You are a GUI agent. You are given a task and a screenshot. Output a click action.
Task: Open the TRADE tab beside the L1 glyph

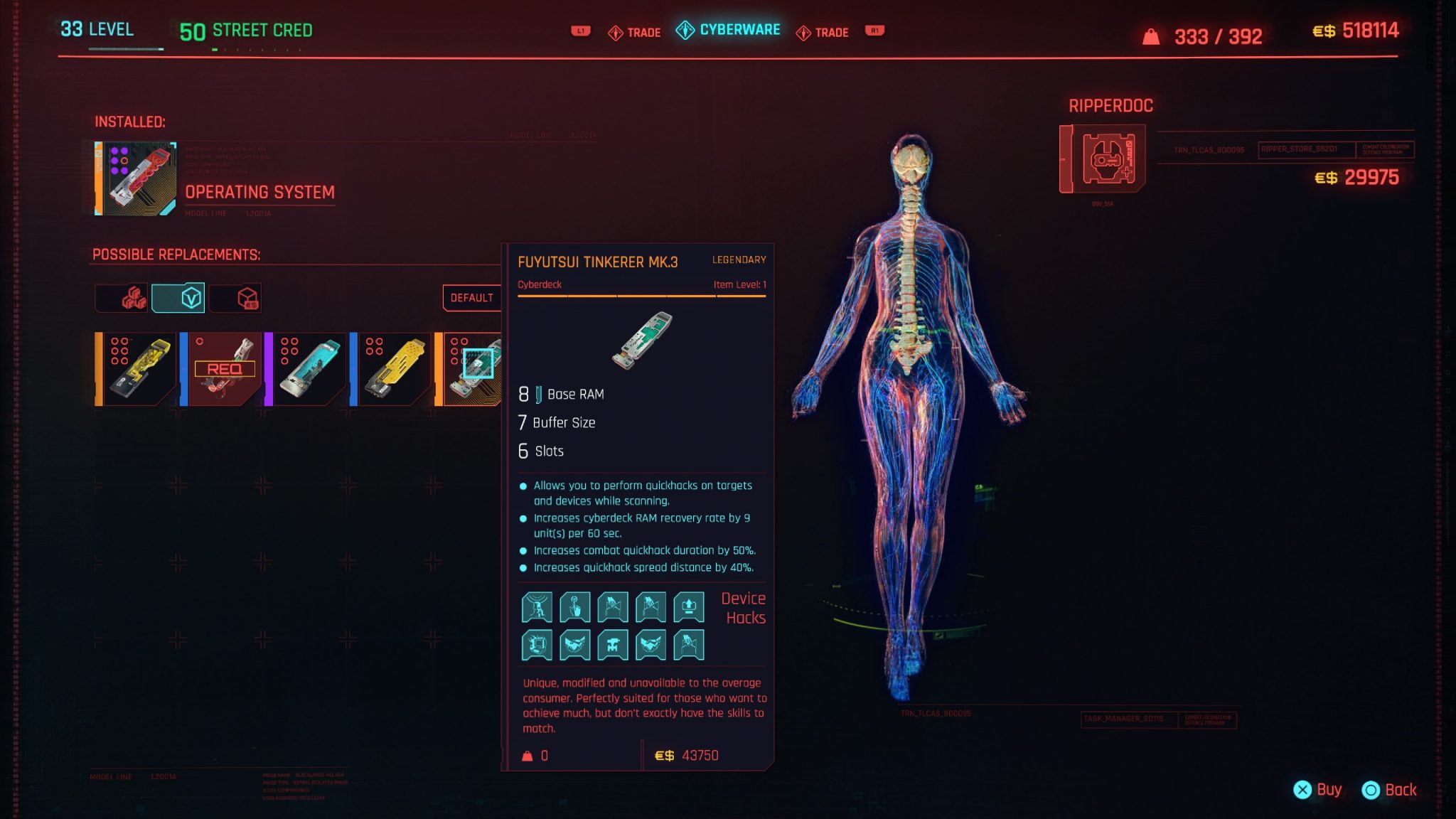[x=635, y=33]
